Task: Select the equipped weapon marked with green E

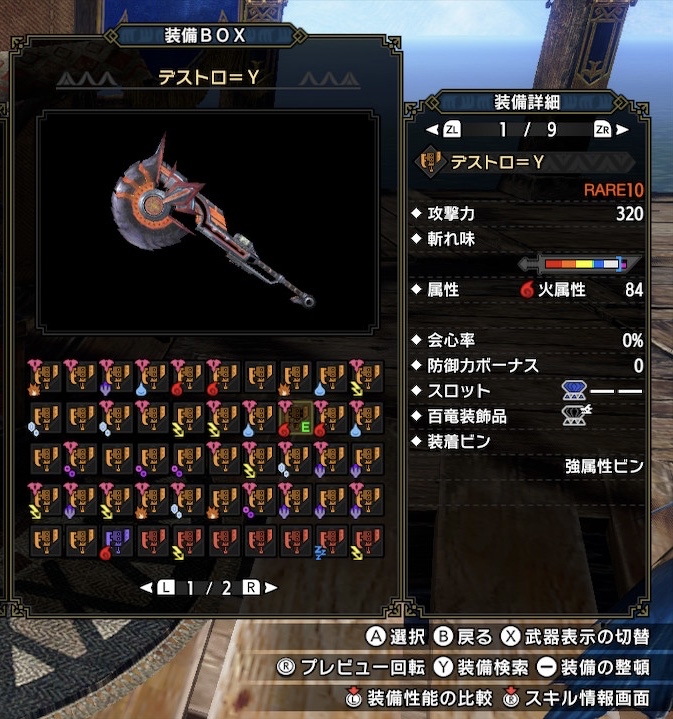Action: (x=298, y=418)
